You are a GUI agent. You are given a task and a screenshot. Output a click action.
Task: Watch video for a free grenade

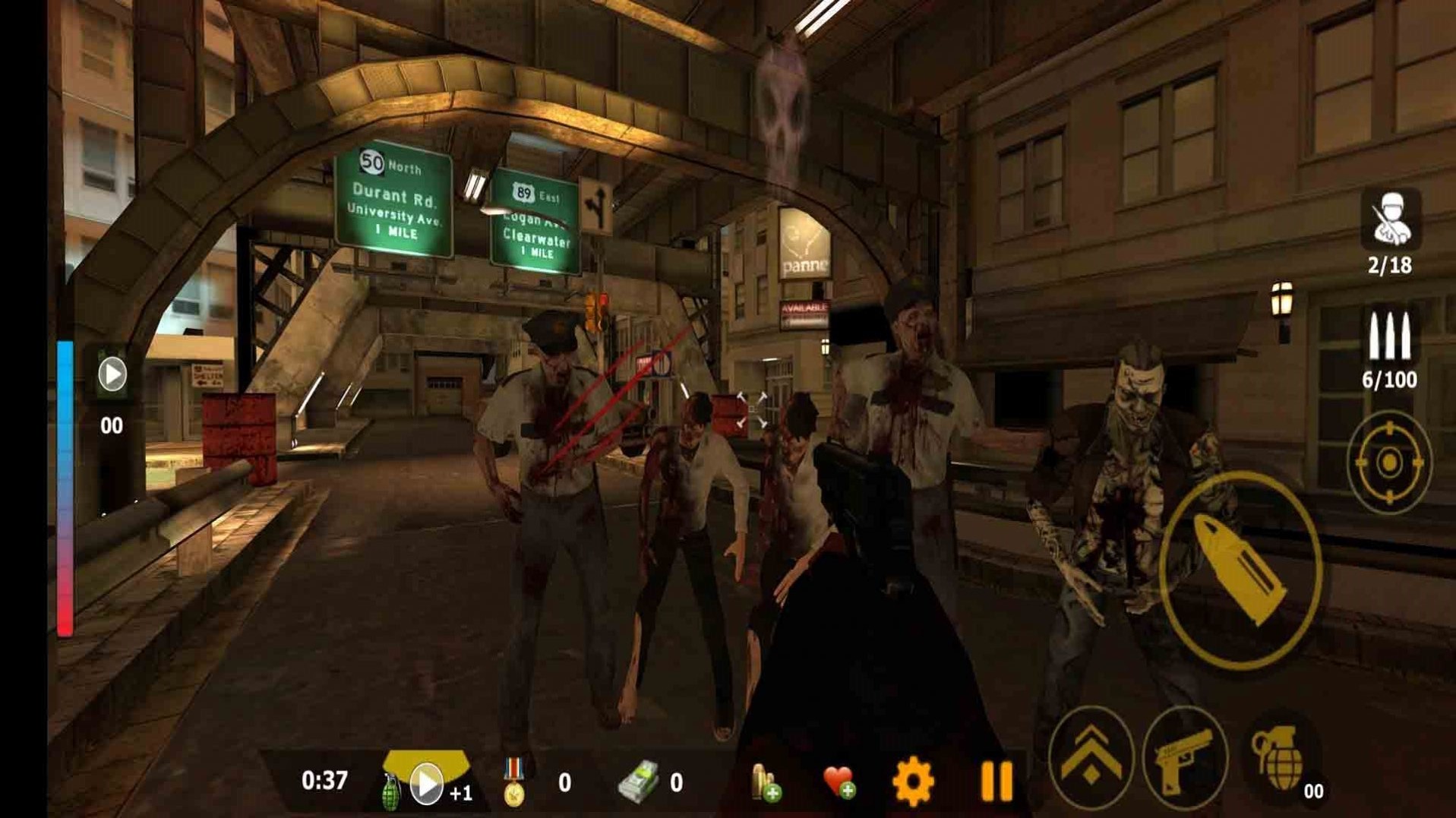coord(425,783)
